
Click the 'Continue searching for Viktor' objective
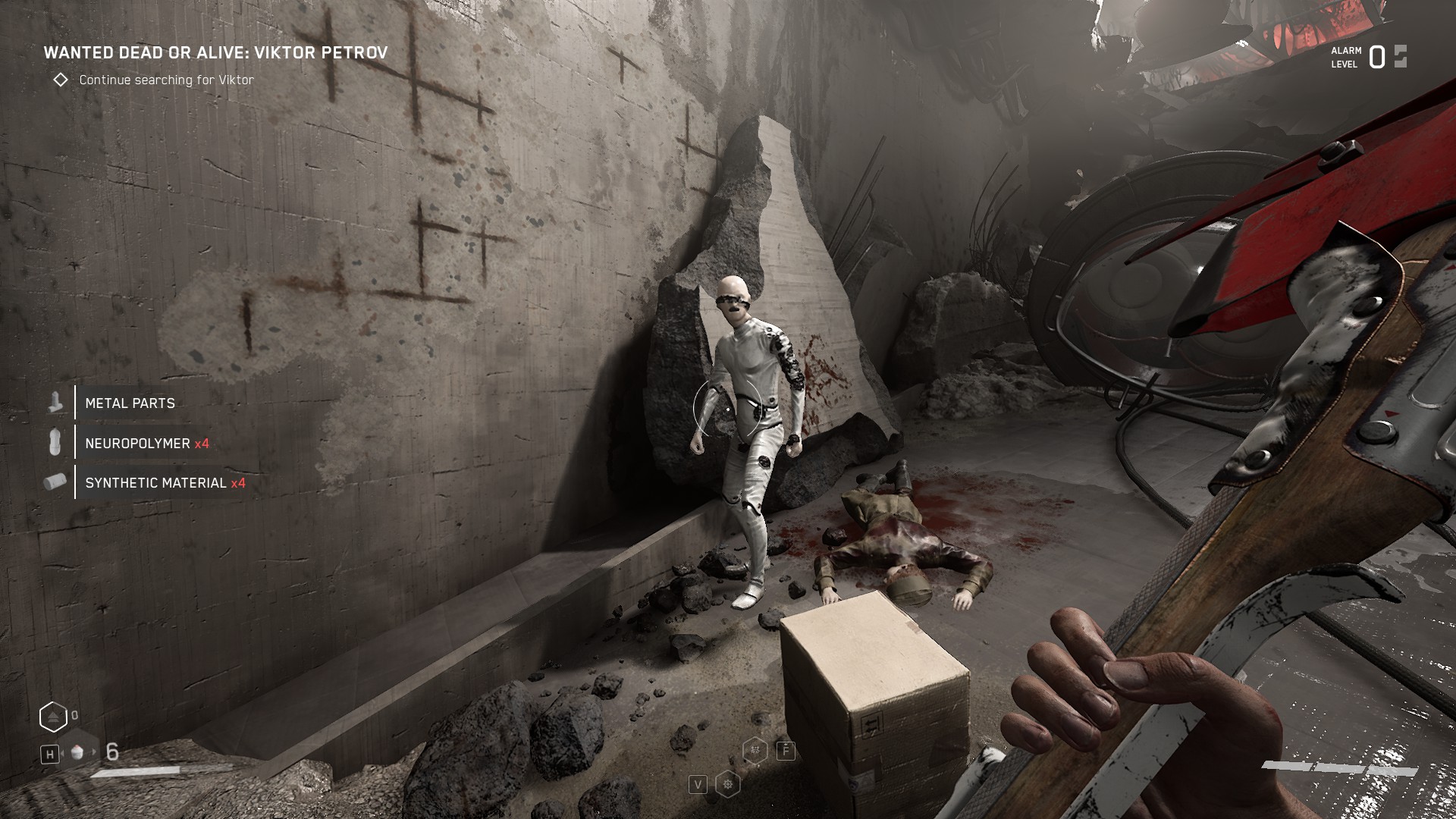[x=166, y=80]
